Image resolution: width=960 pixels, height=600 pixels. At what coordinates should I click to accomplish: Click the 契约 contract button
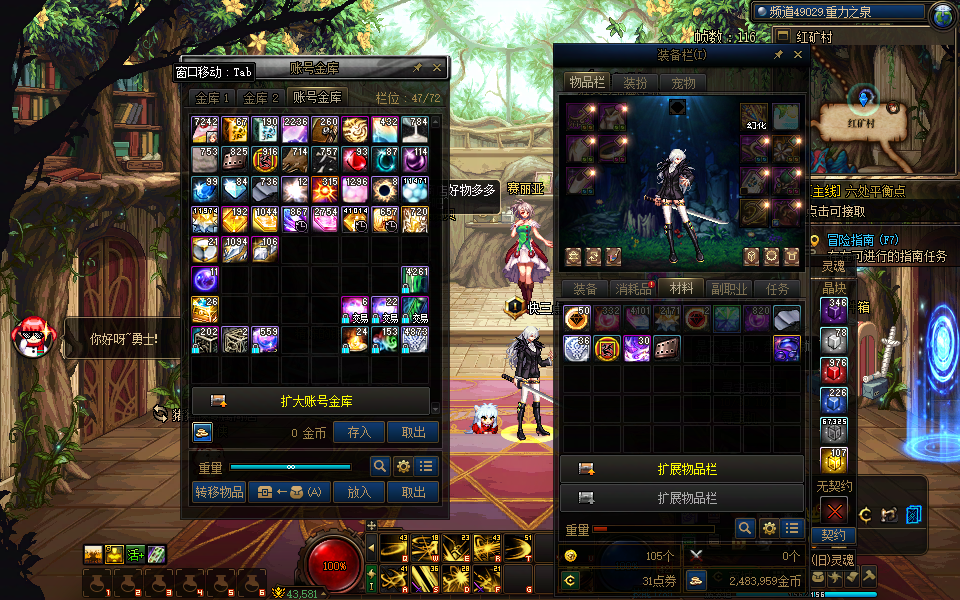[833, 535]
